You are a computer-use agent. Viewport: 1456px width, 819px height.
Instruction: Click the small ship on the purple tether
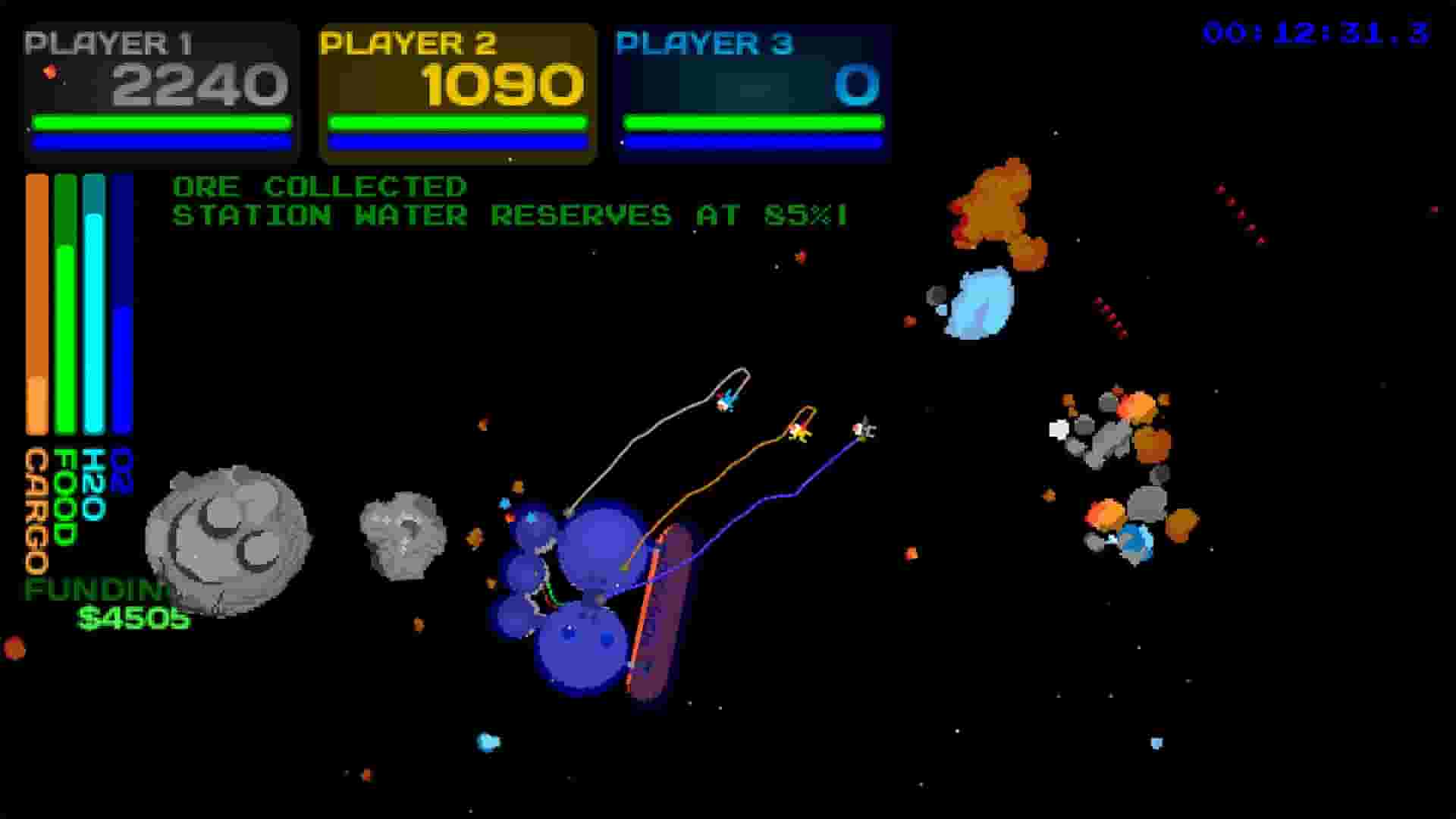(x=864, y=430)
